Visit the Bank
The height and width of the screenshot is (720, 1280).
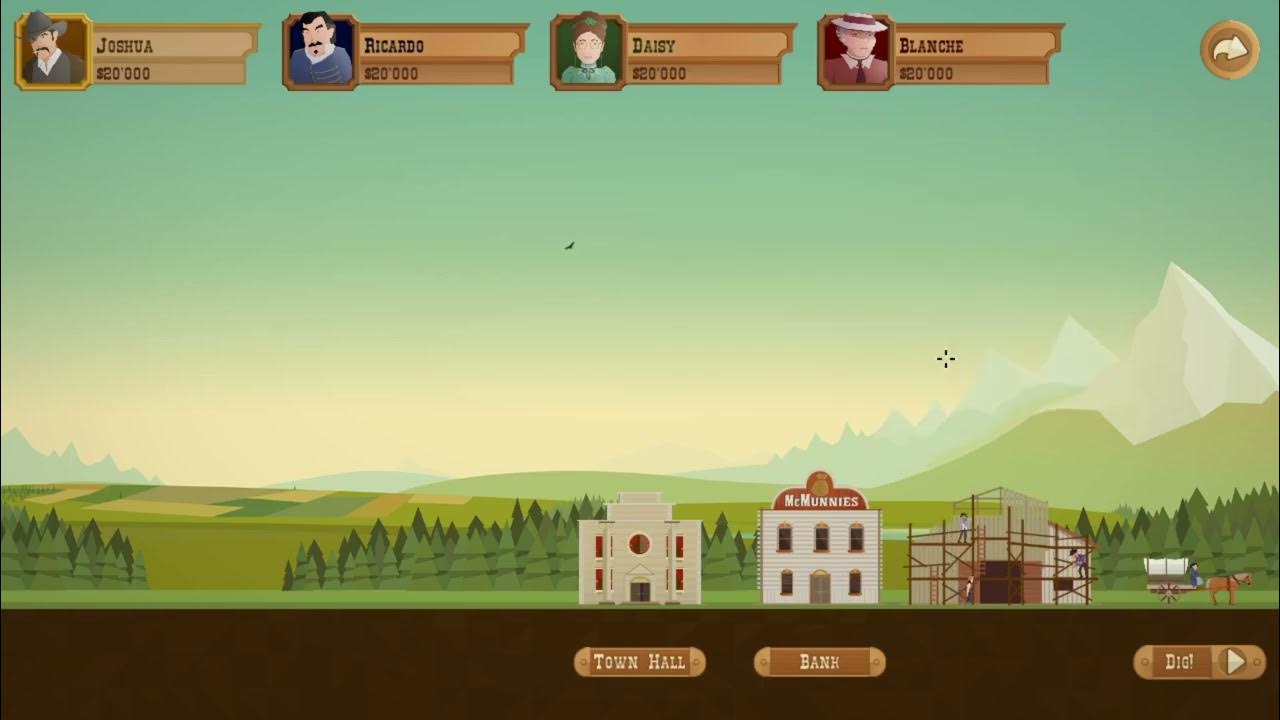pyautogui.click(x=819, y=662)
